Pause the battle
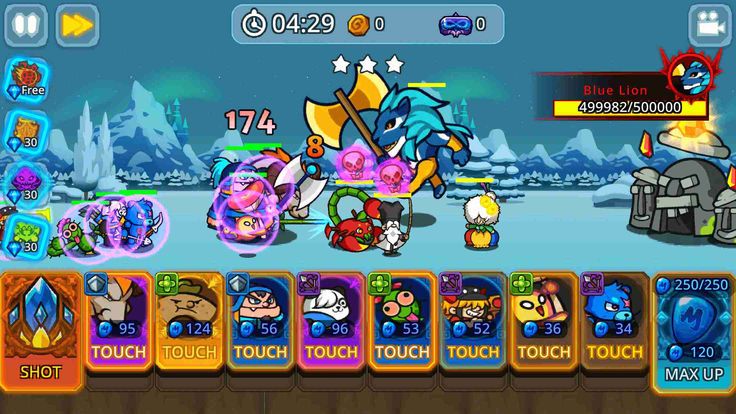 coord(26,26)
